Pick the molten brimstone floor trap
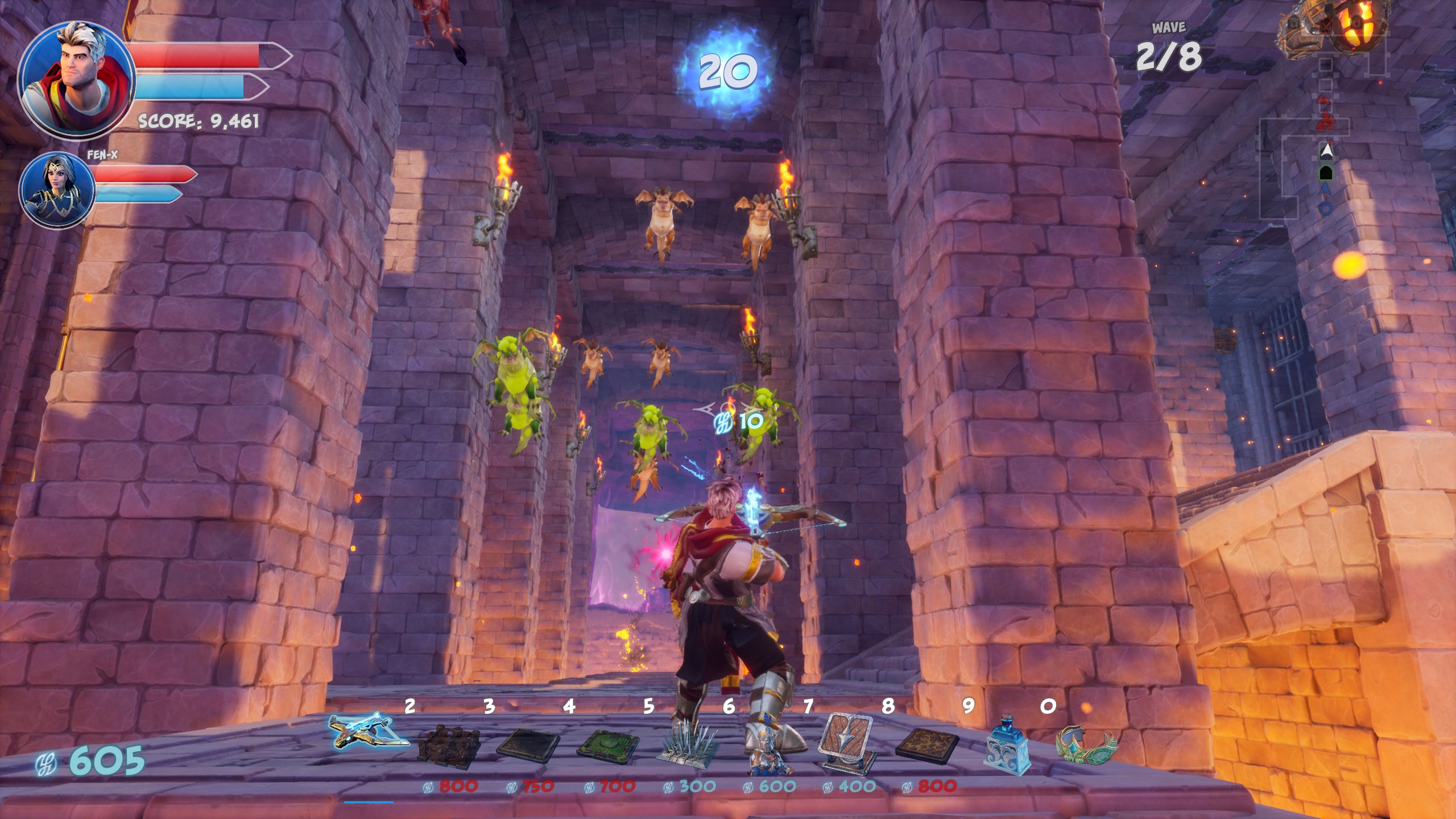The height and width of the screenshot is (819, 1456). (x=927, y=743)
